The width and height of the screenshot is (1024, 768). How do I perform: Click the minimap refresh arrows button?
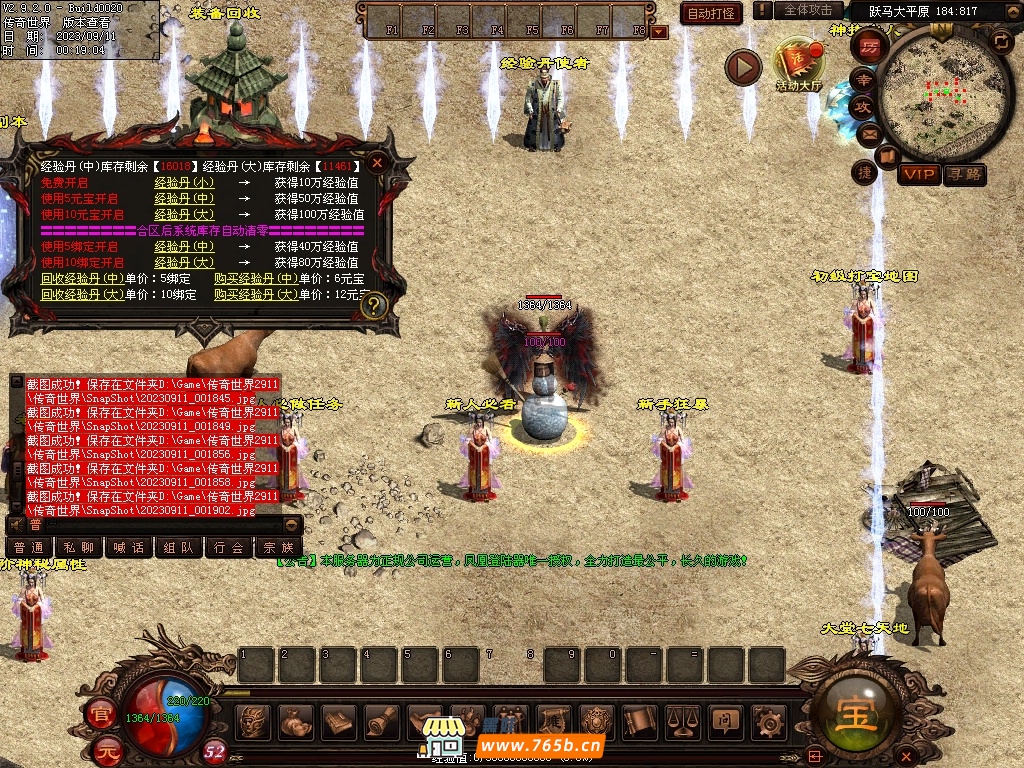pos(1000,40)
